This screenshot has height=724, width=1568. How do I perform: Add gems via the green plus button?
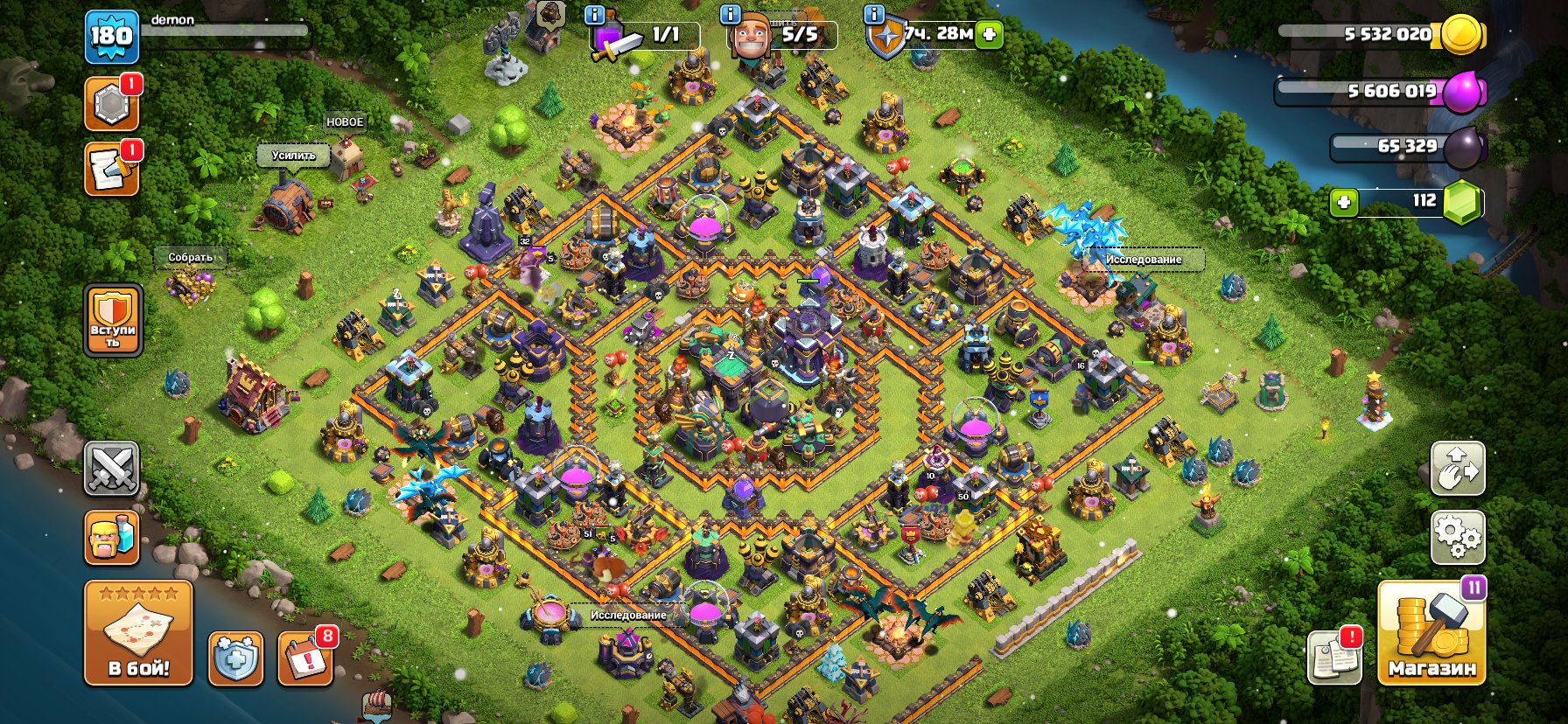point(1344,202)
